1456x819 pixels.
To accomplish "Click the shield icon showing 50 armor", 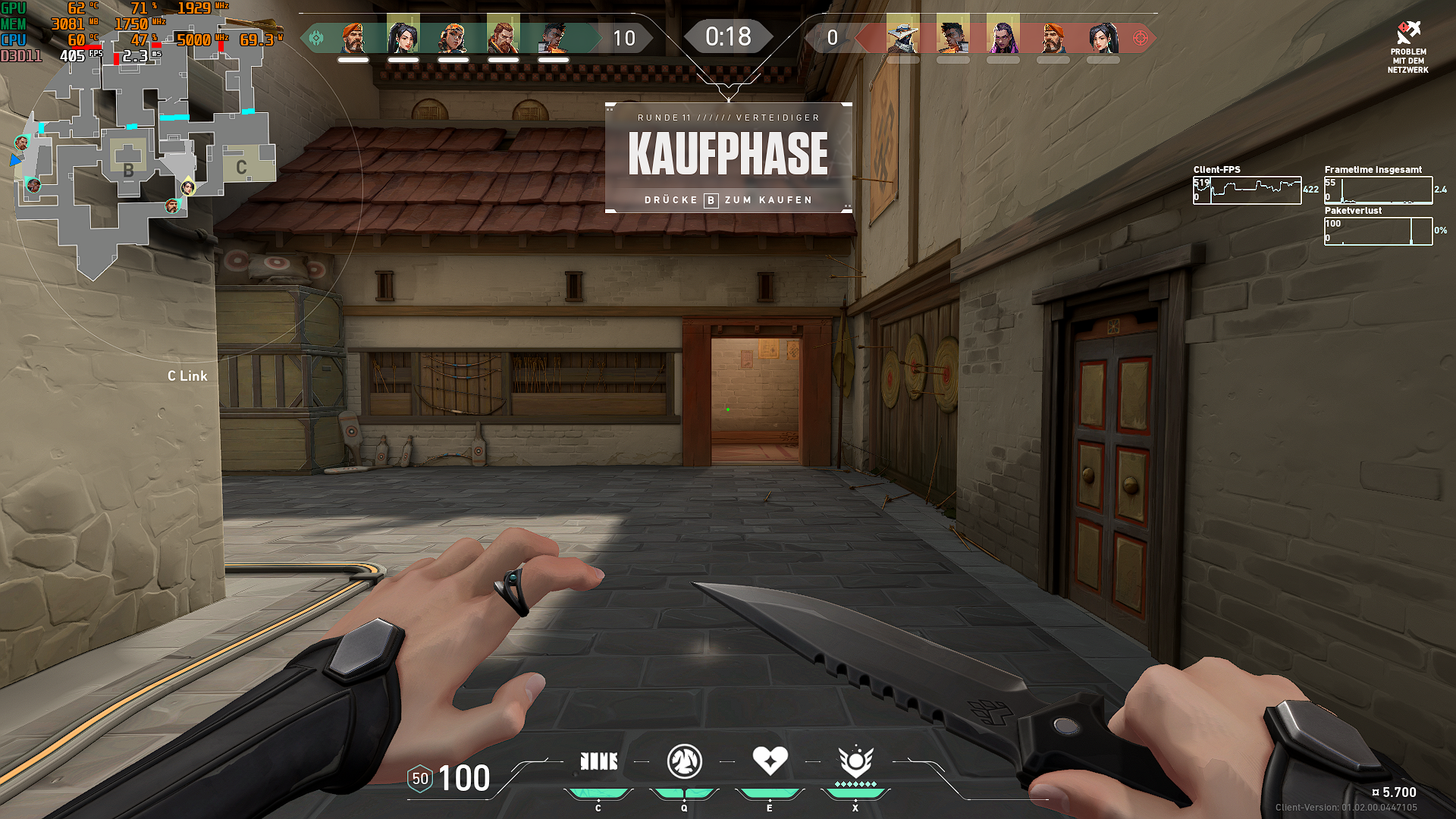I will pyautogui.click(x=419, y=778).
